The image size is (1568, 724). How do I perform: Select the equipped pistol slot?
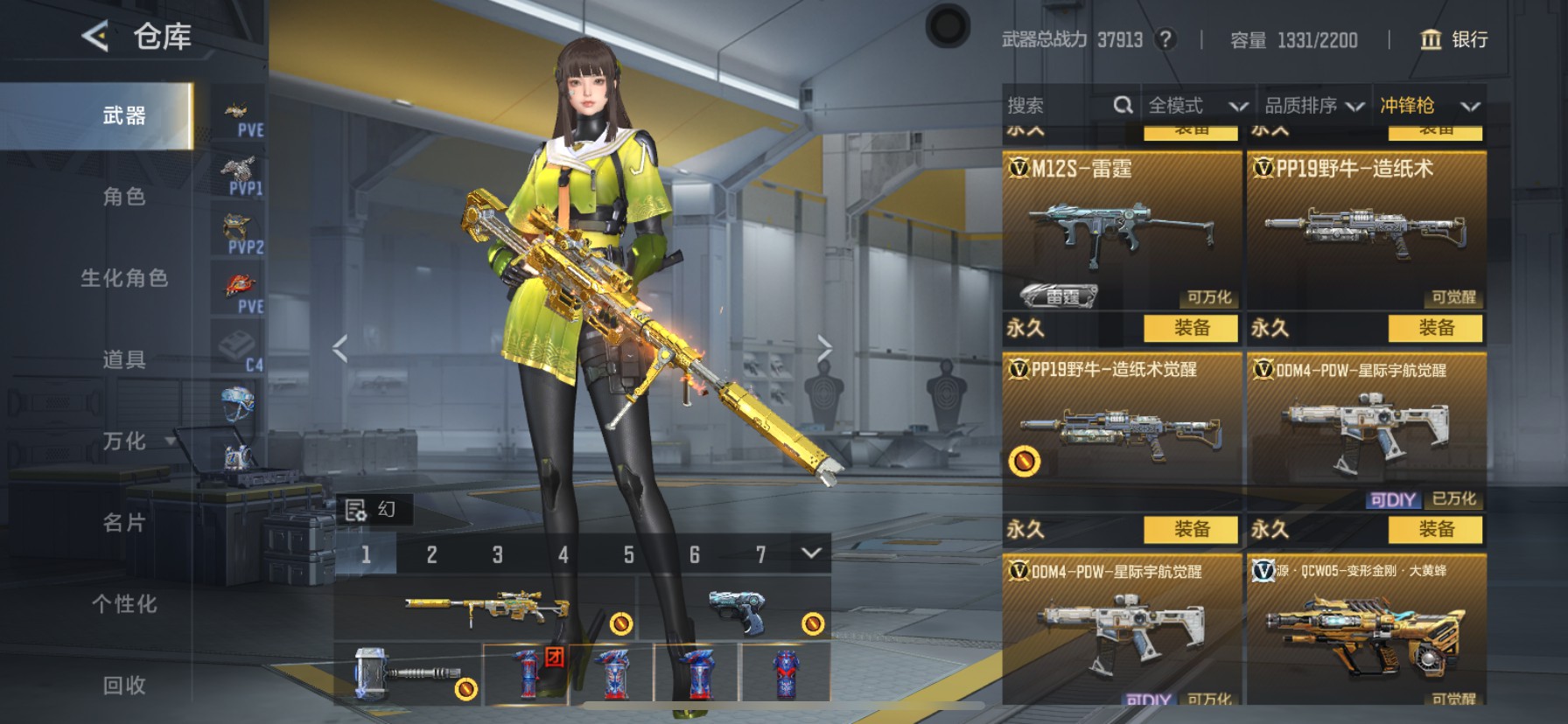pyautogui.click(x=735, y=611)
